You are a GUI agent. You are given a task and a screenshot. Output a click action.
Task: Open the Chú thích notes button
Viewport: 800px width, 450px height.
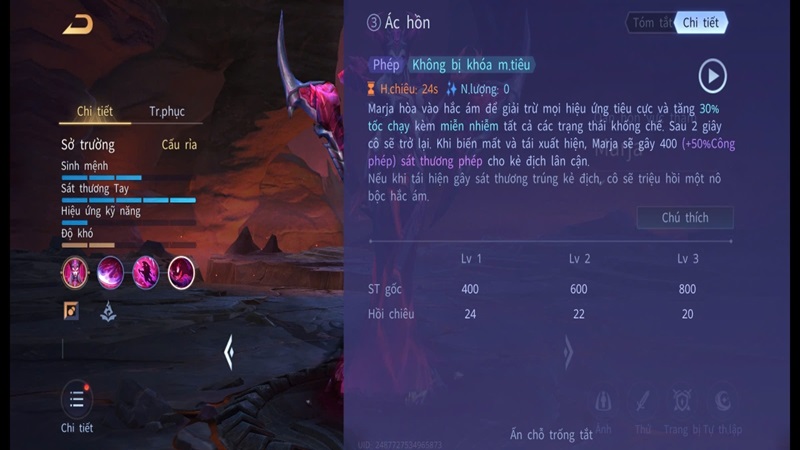pos(685,218)
